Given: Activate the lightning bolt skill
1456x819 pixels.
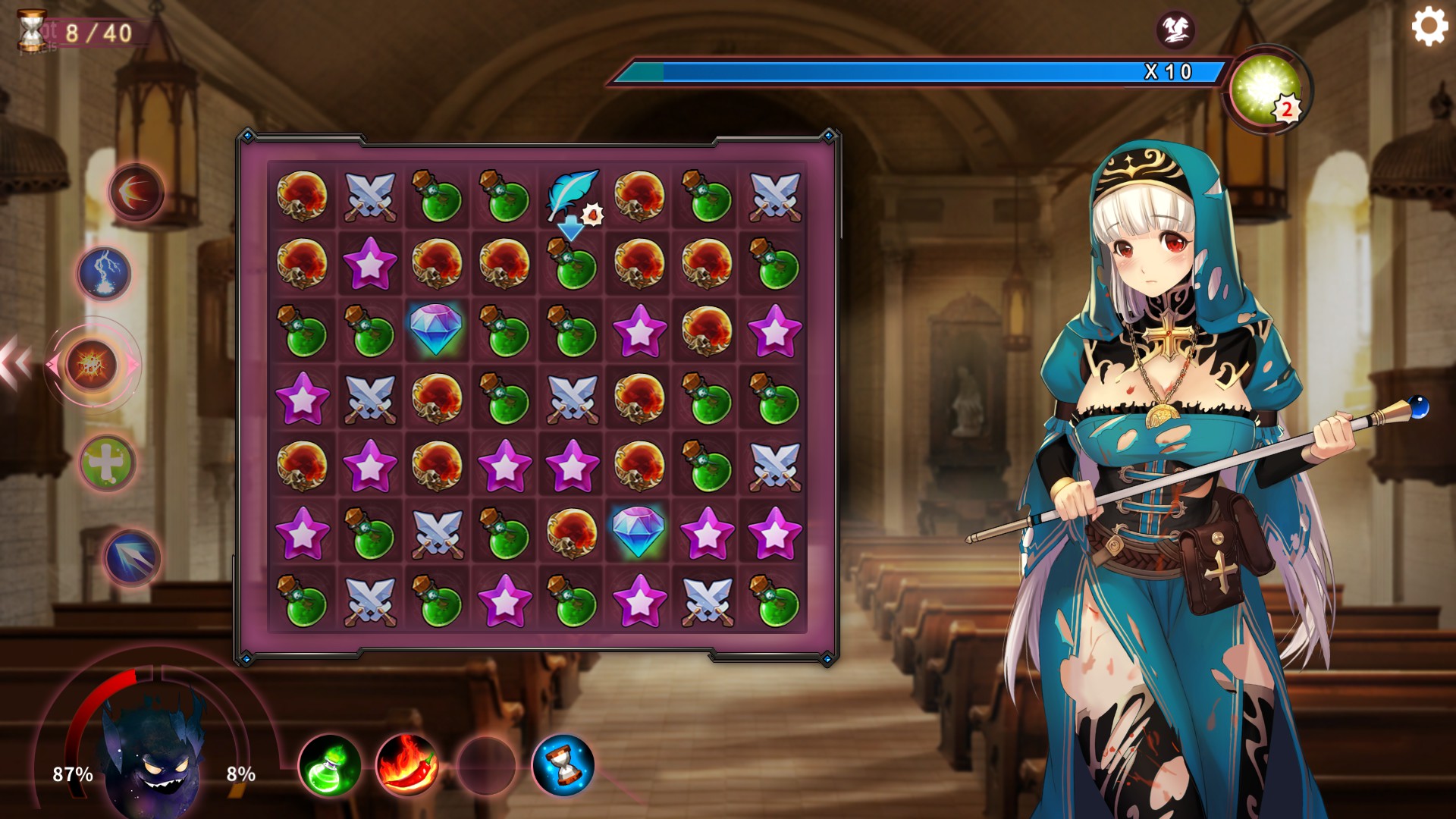Looking at the screenshot, I should pyautogui.click(x=105, y=273).
